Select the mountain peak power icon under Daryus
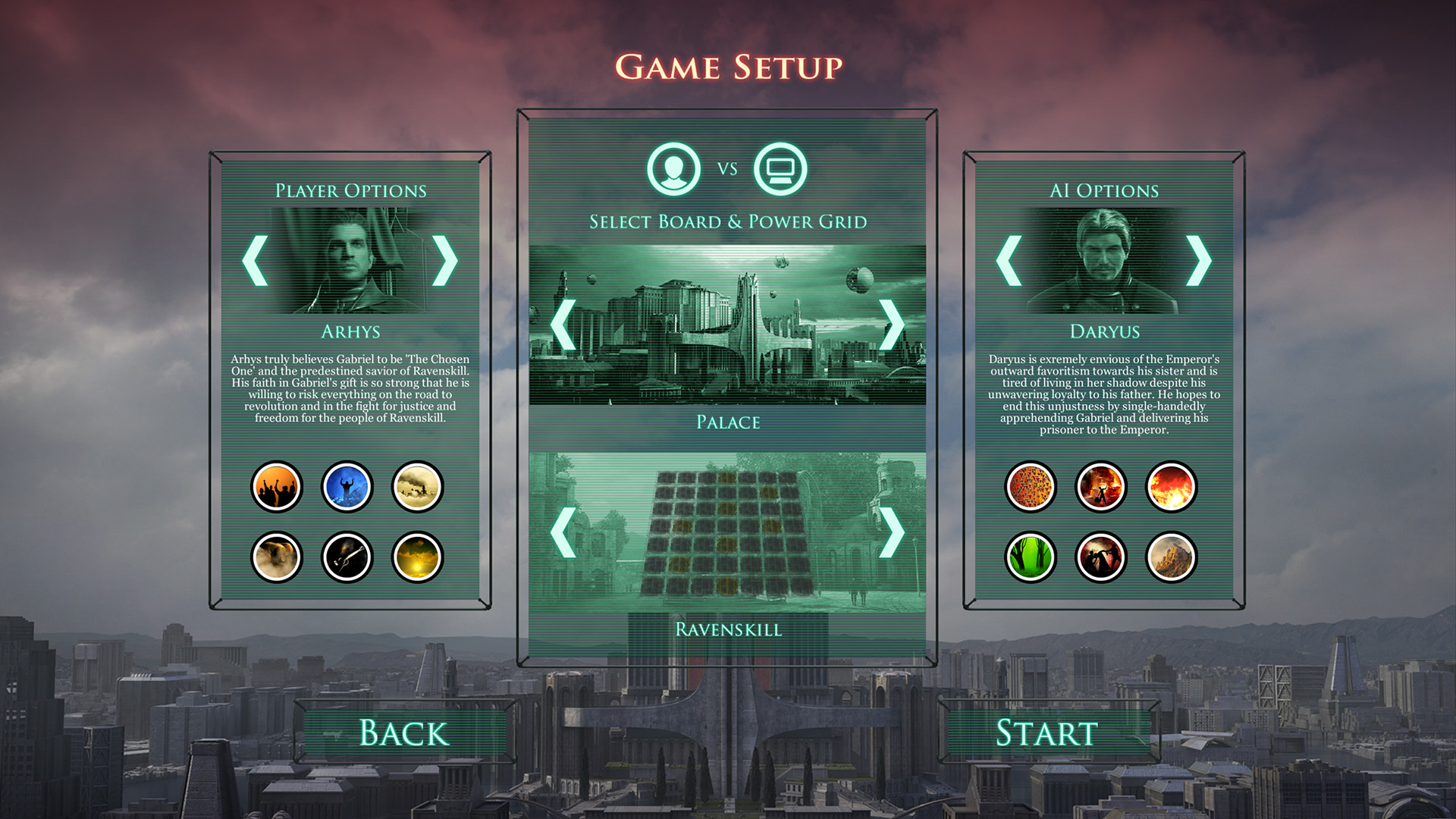This screenshot has height=819, width=1456. point(1171,557)
